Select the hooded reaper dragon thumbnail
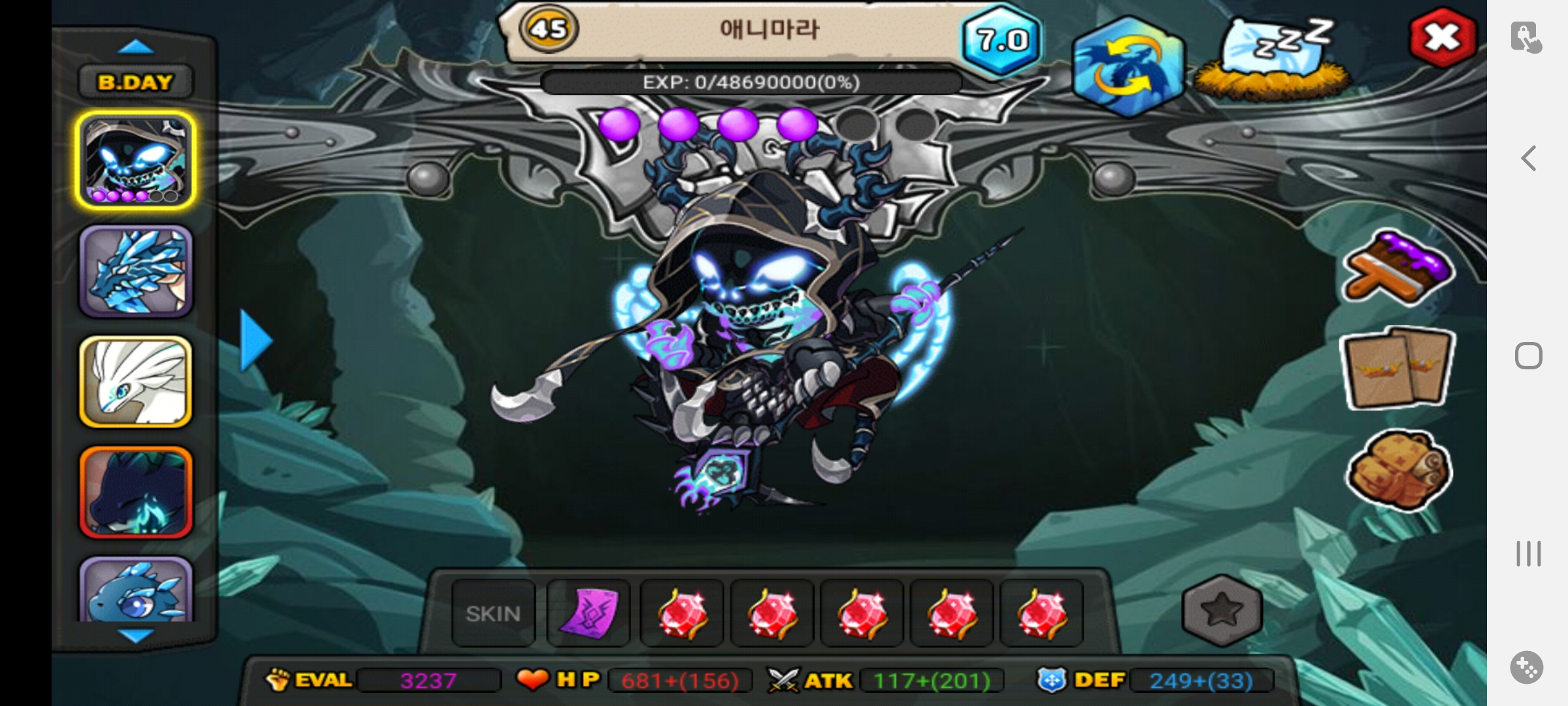 click(x=136, y=160)
